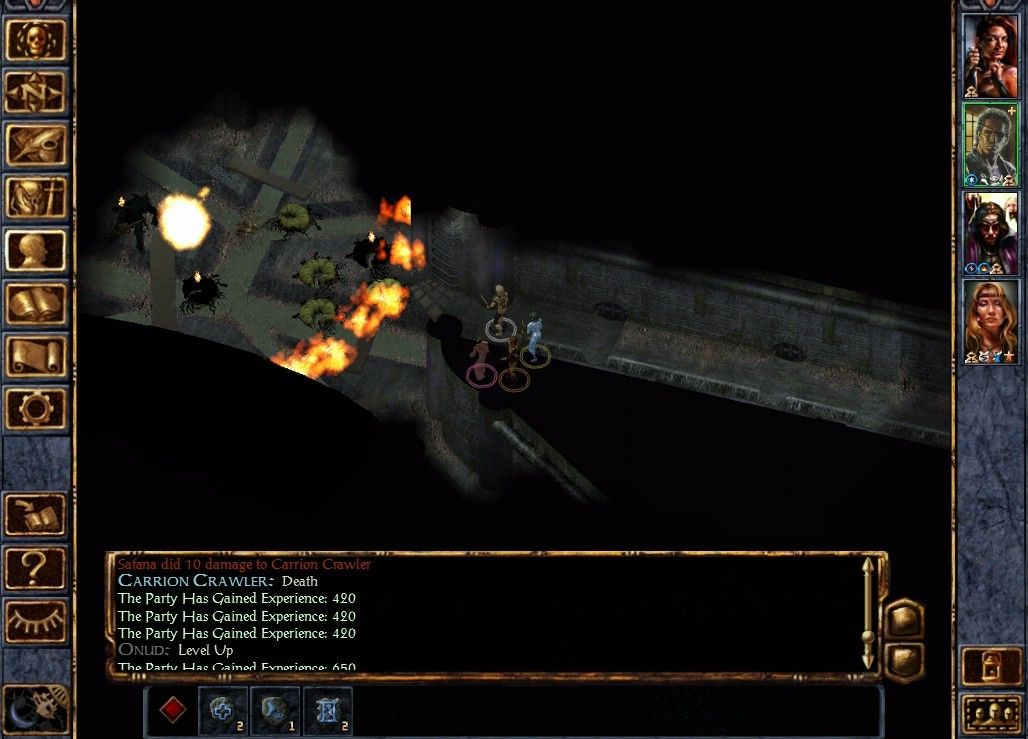Toggle the closed eye button in the sidebar

click(x=37, y=620)
